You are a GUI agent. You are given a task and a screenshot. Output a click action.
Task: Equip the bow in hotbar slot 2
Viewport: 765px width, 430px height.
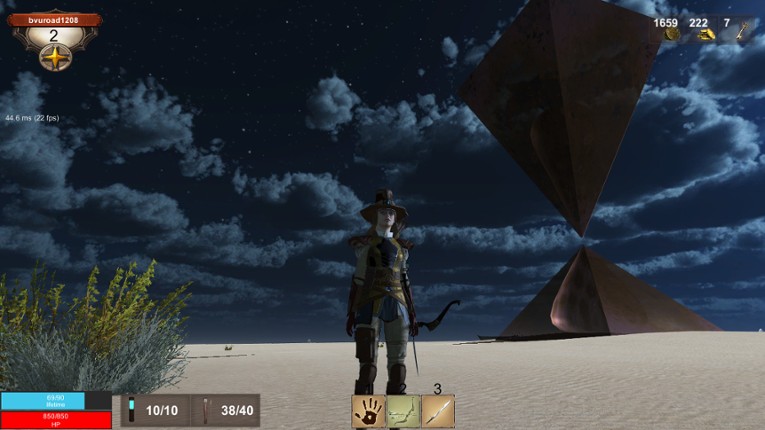tap(403, 411)
